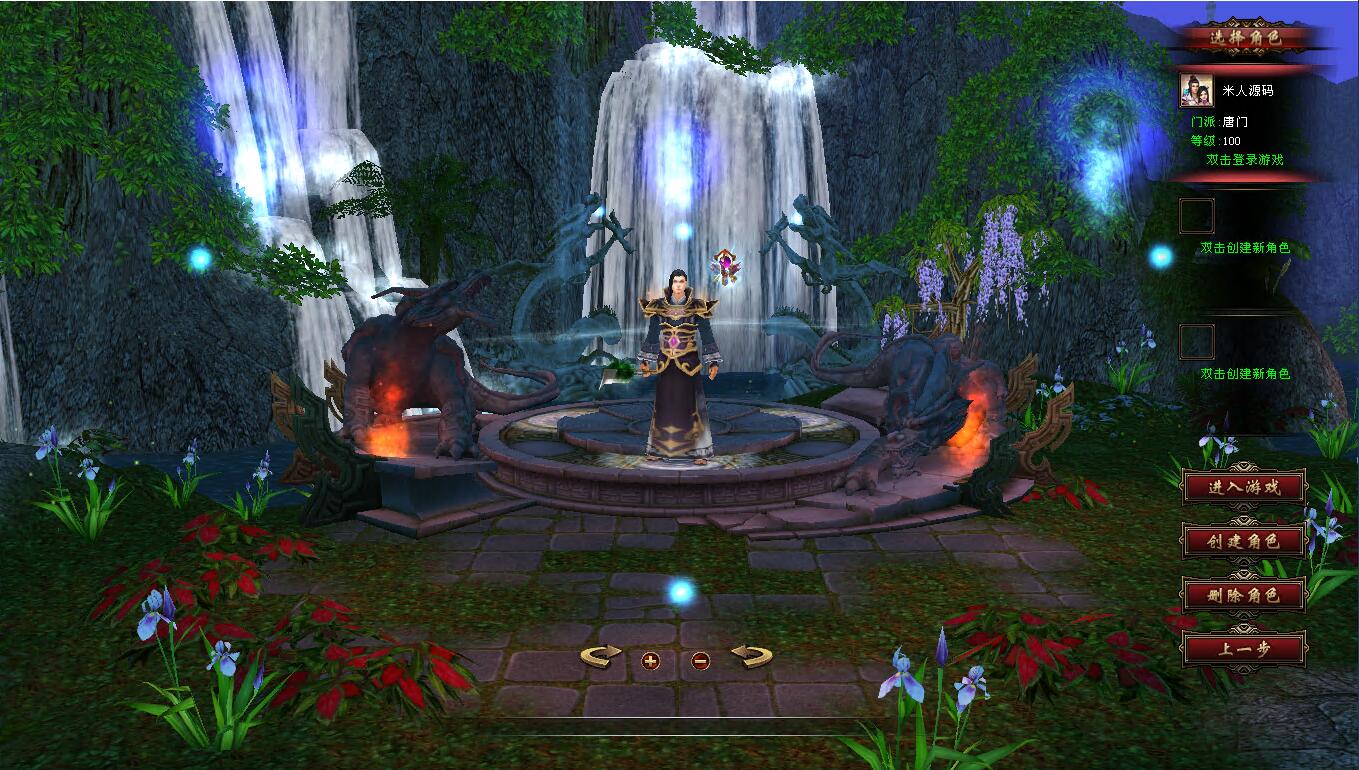1359x770 pixels.
Task: Select the 米人源码 character portrait
Action: pos(1196,90)
